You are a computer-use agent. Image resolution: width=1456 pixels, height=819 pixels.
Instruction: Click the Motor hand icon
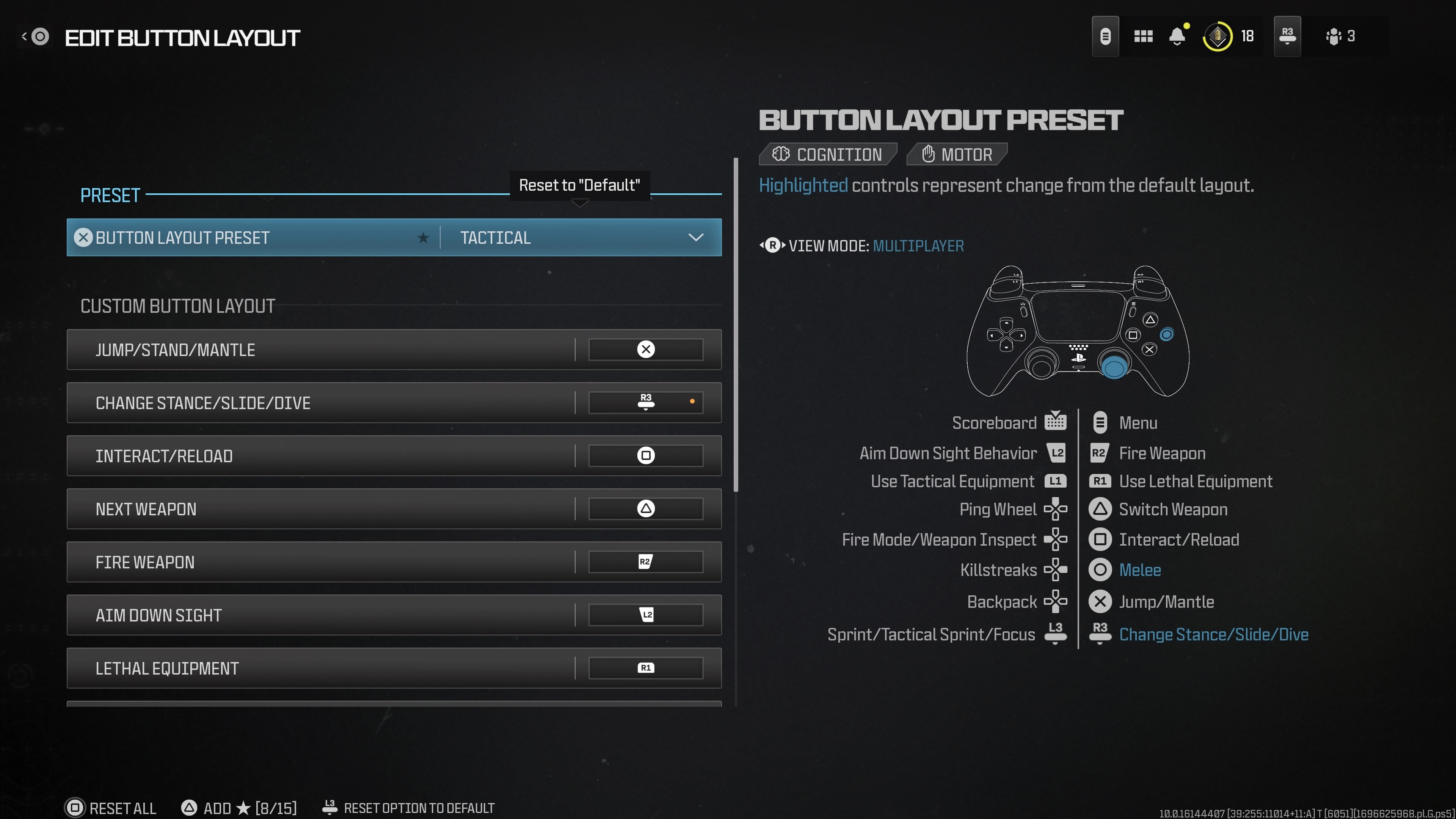(x=928, y=154)
